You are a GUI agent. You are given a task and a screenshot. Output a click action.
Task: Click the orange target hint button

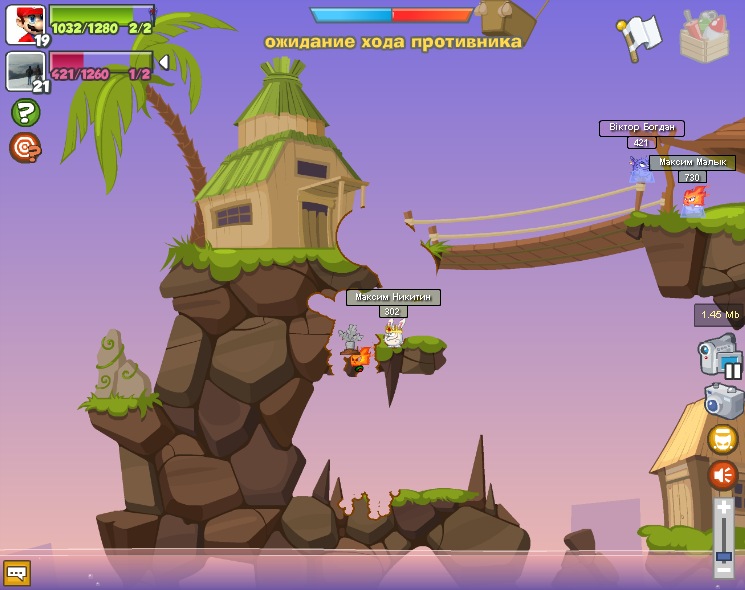click(24, 147)
